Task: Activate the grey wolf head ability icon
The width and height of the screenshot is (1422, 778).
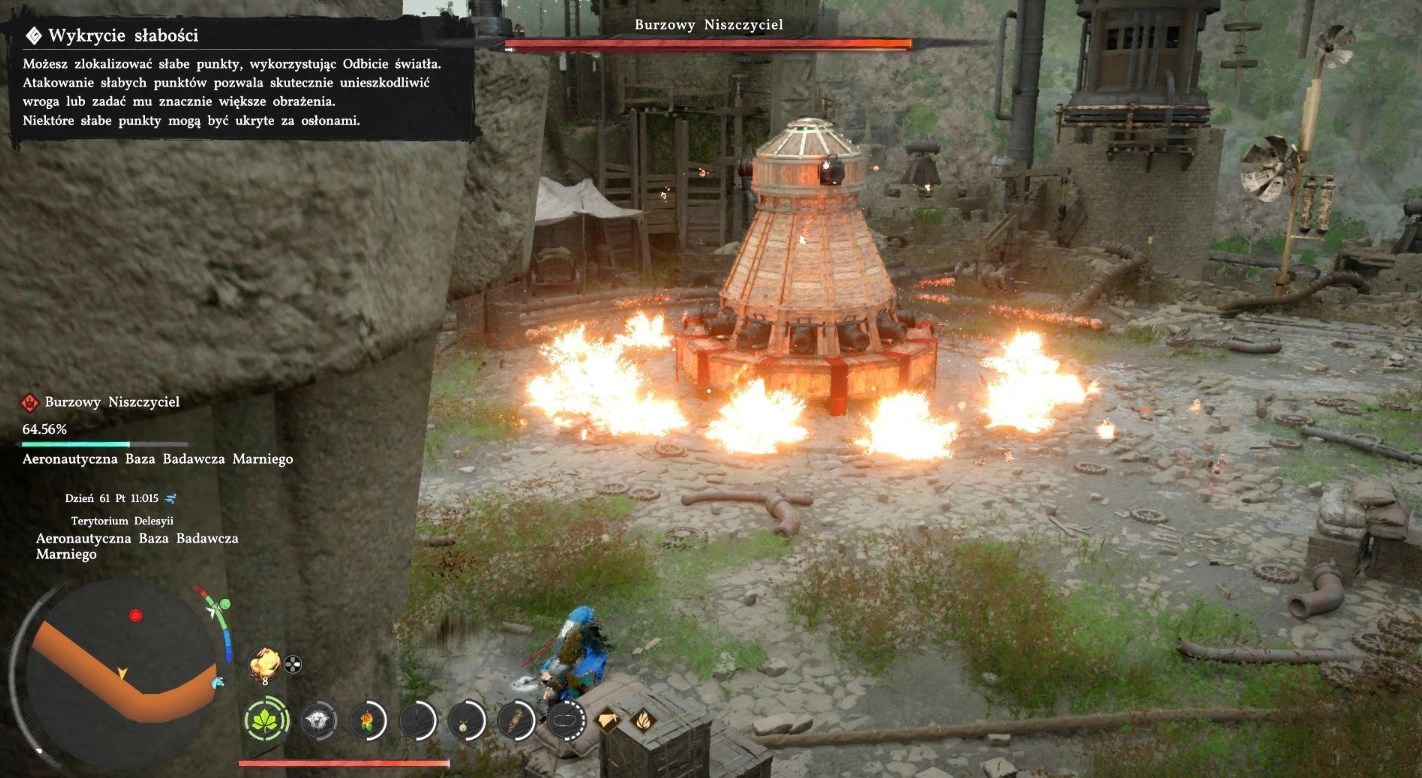Action: (318, 720)
